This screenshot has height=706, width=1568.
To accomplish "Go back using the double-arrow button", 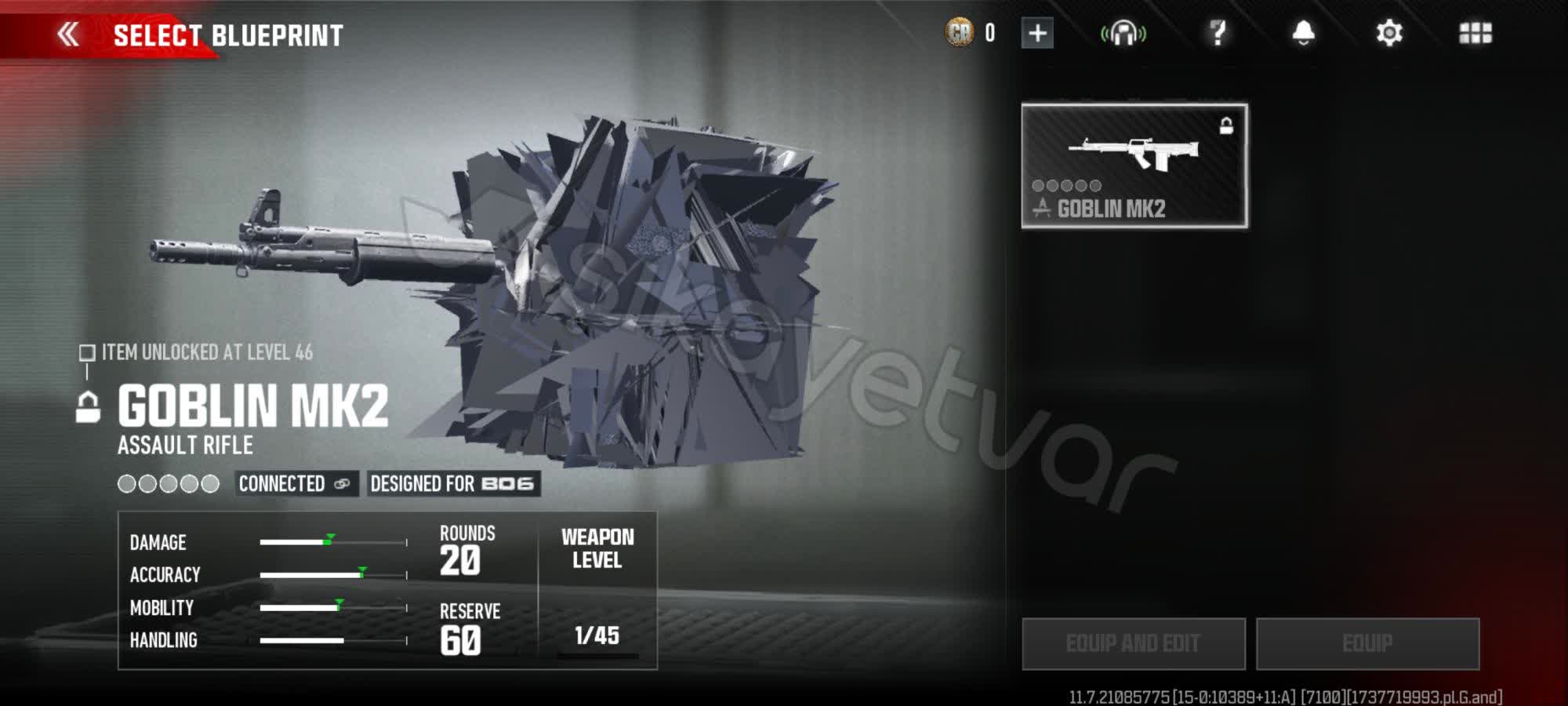I will pyautogui.click(x=69, y=35).
